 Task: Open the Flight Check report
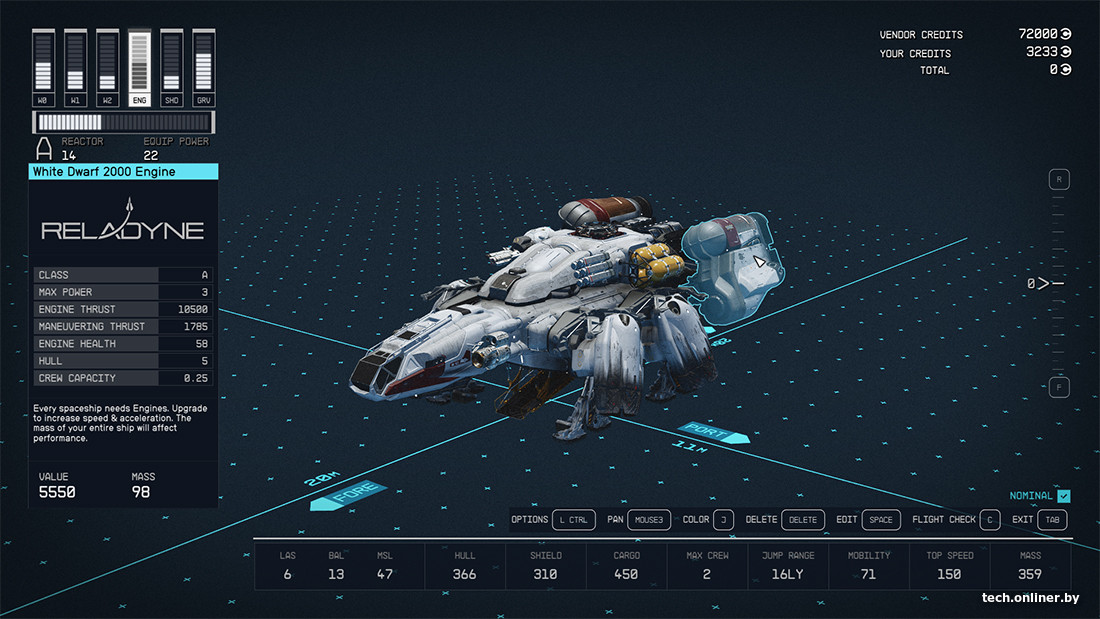[x=988, y=520]
